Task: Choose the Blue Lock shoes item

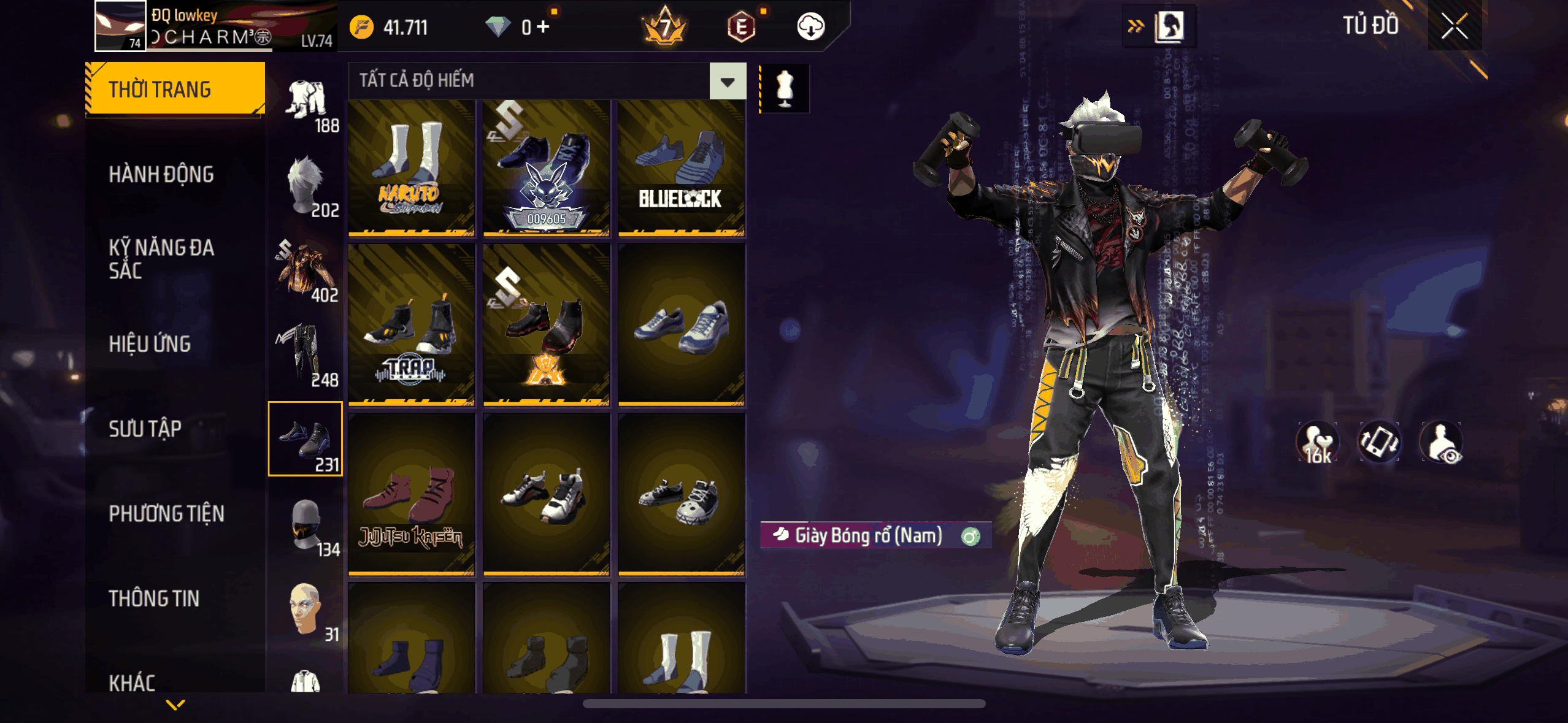Action: (681, 169)
